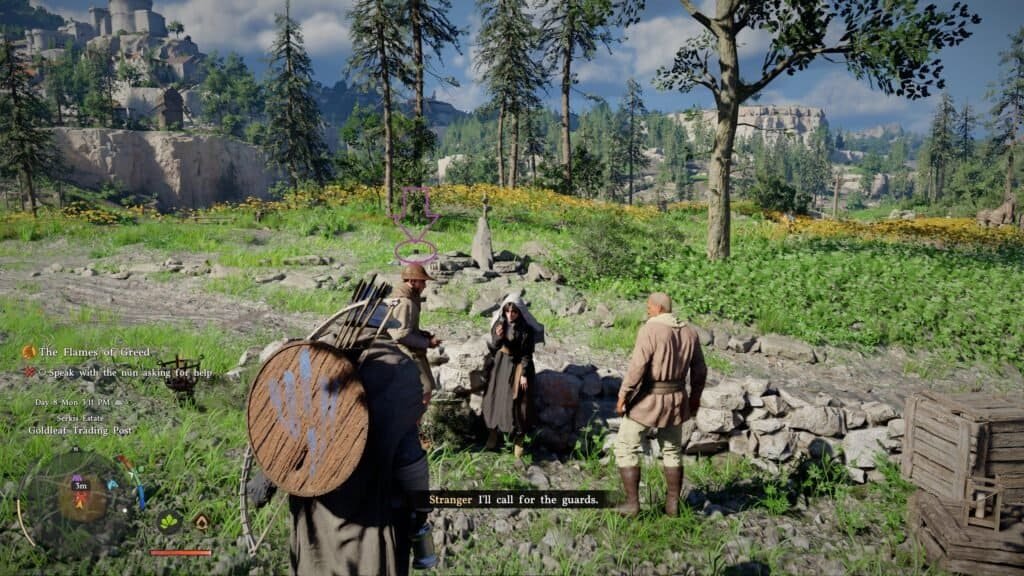The image size is (1024, 576).
Task: Select the nun objective in the quest tracker
Action: (118, 371)
